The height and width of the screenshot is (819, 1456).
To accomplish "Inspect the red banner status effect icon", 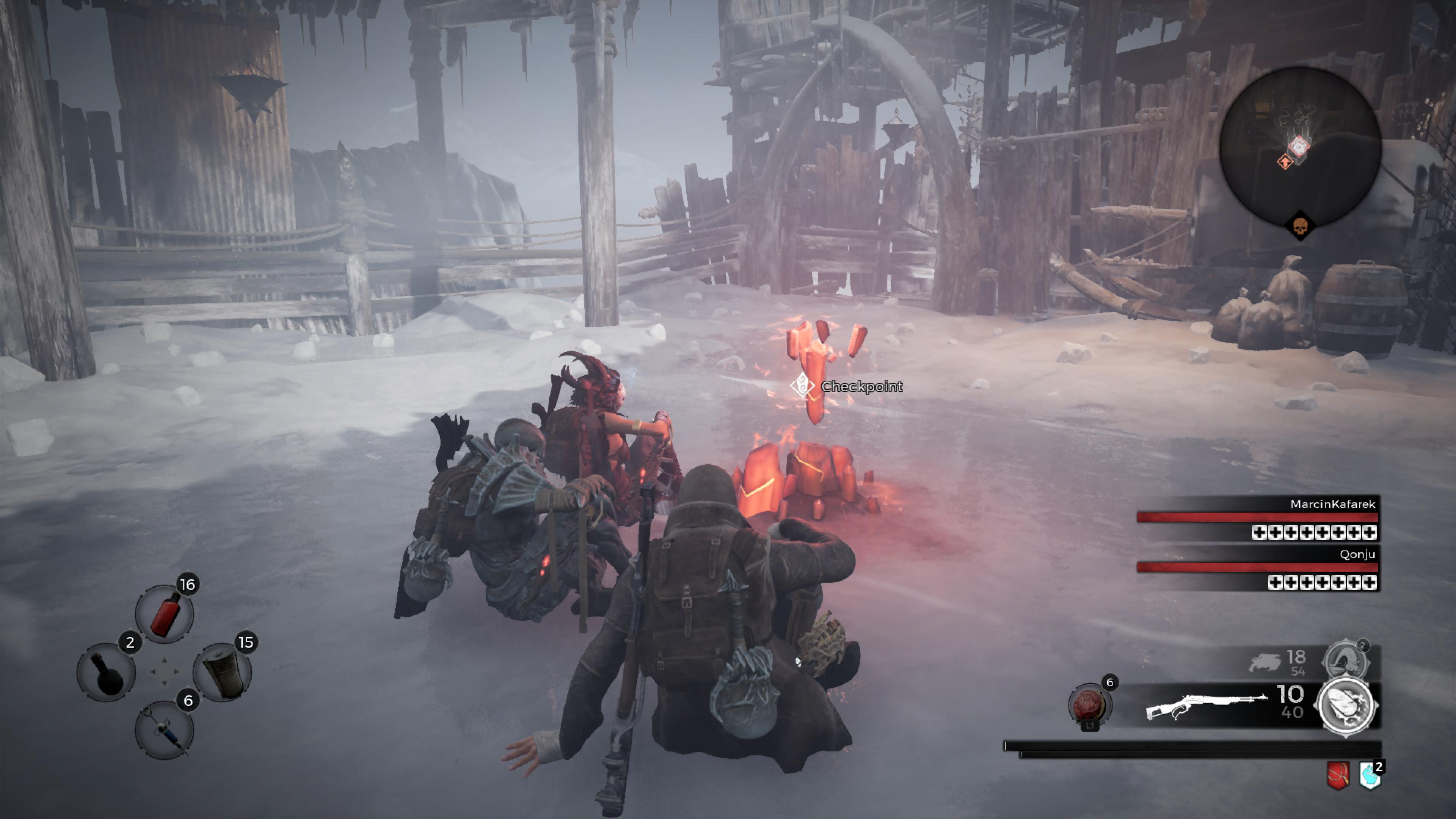I will 1338,775.
